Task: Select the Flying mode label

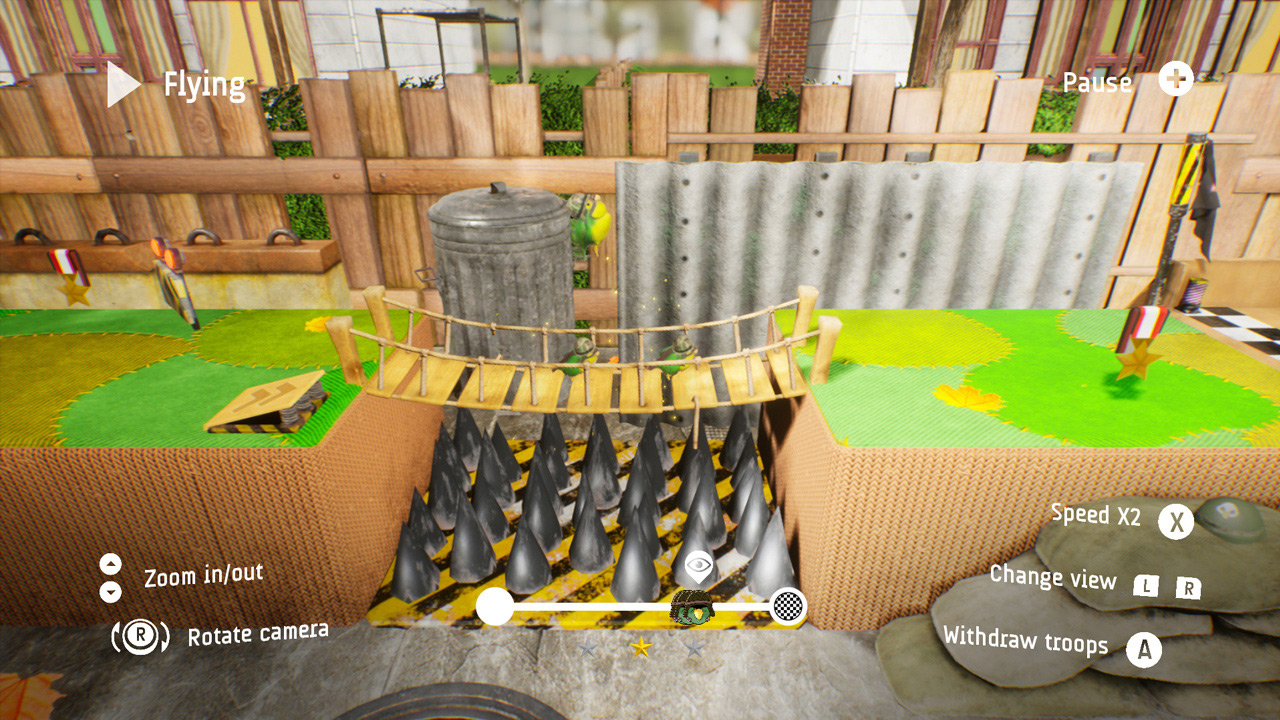Action: point(204,85)
